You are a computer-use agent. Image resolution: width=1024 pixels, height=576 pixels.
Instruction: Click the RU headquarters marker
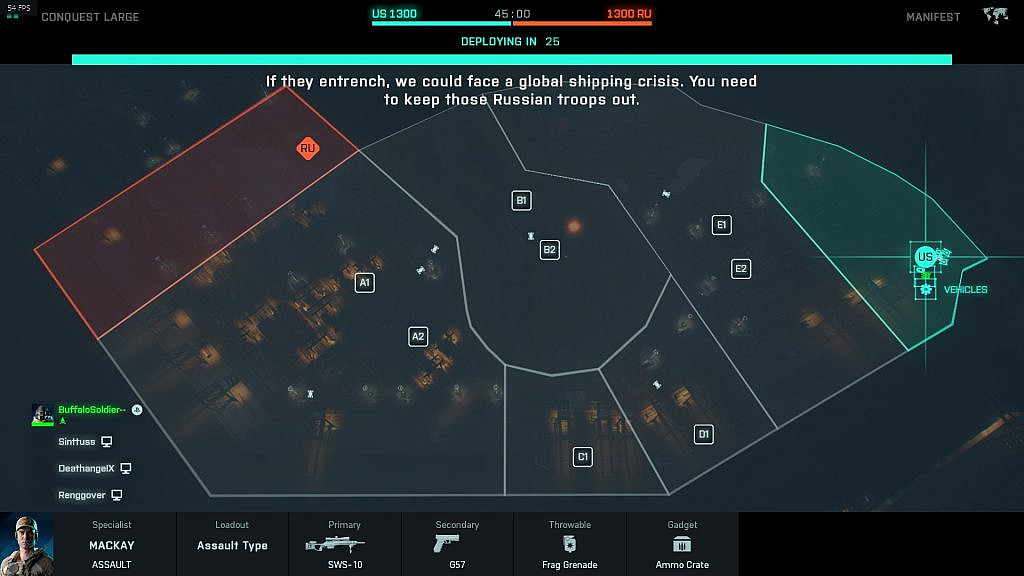[308, 148]
